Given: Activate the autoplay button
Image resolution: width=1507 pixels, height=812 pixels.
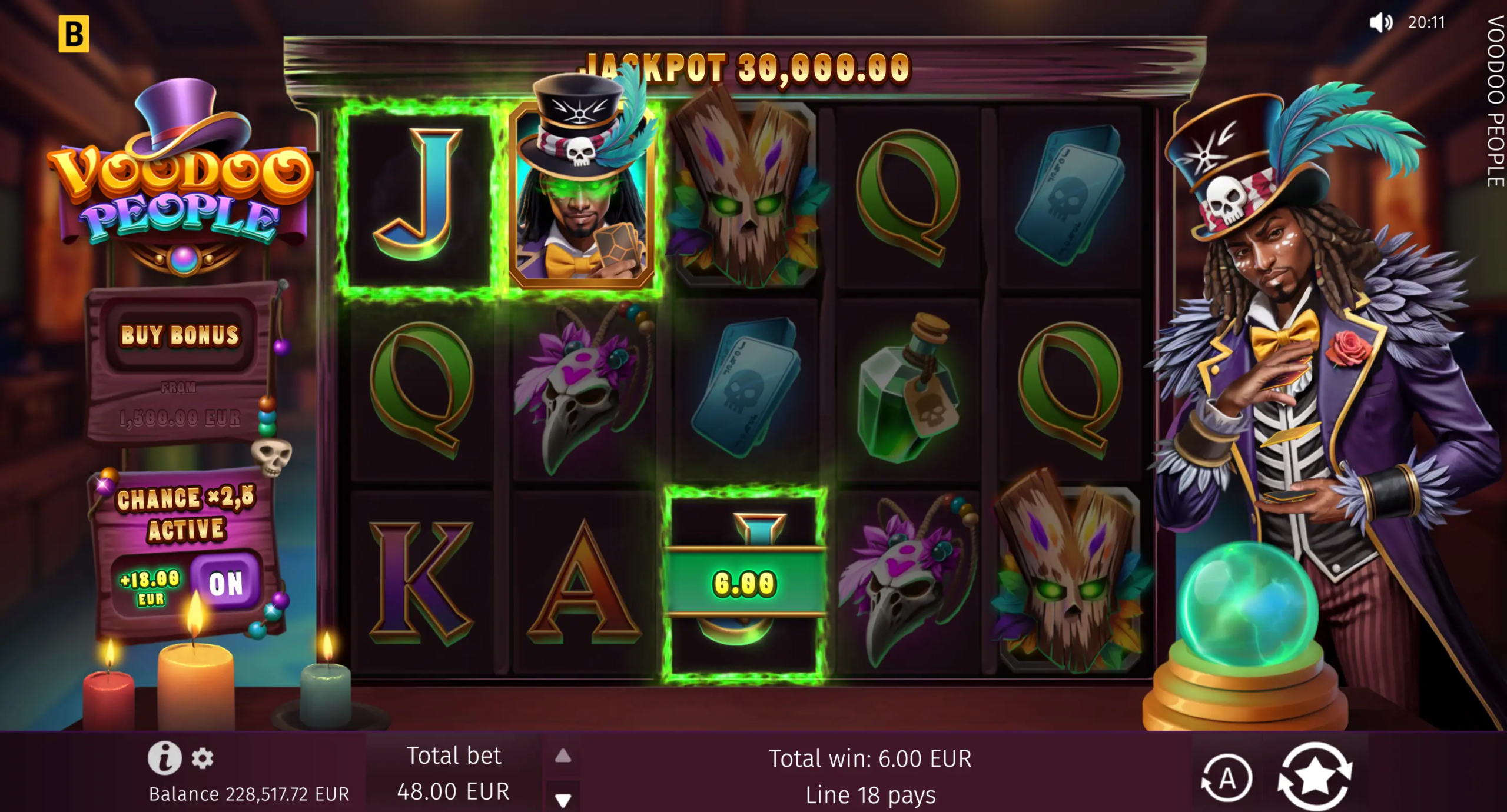Looking at the screenshot, I should [1227, 779].
